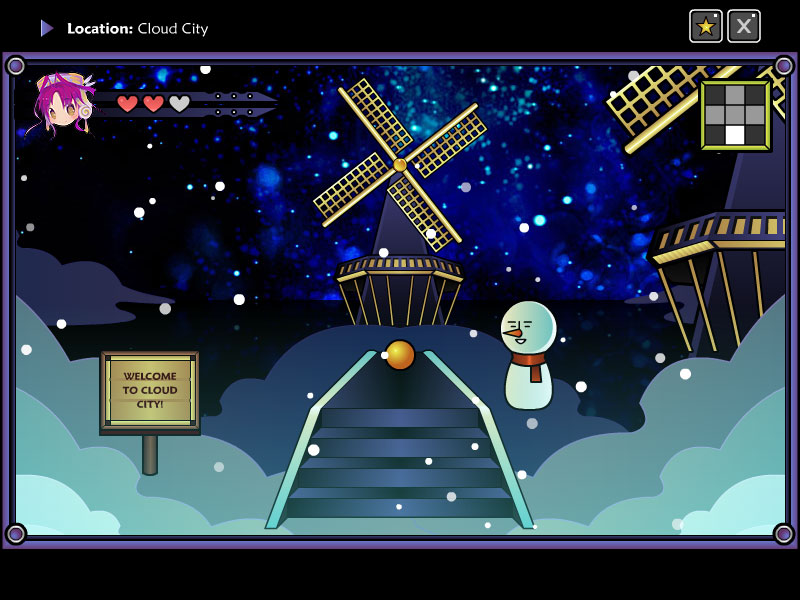The image size is (800, 600).
Task: Click the pink-haired character portrait
Action: pos(62,103)
